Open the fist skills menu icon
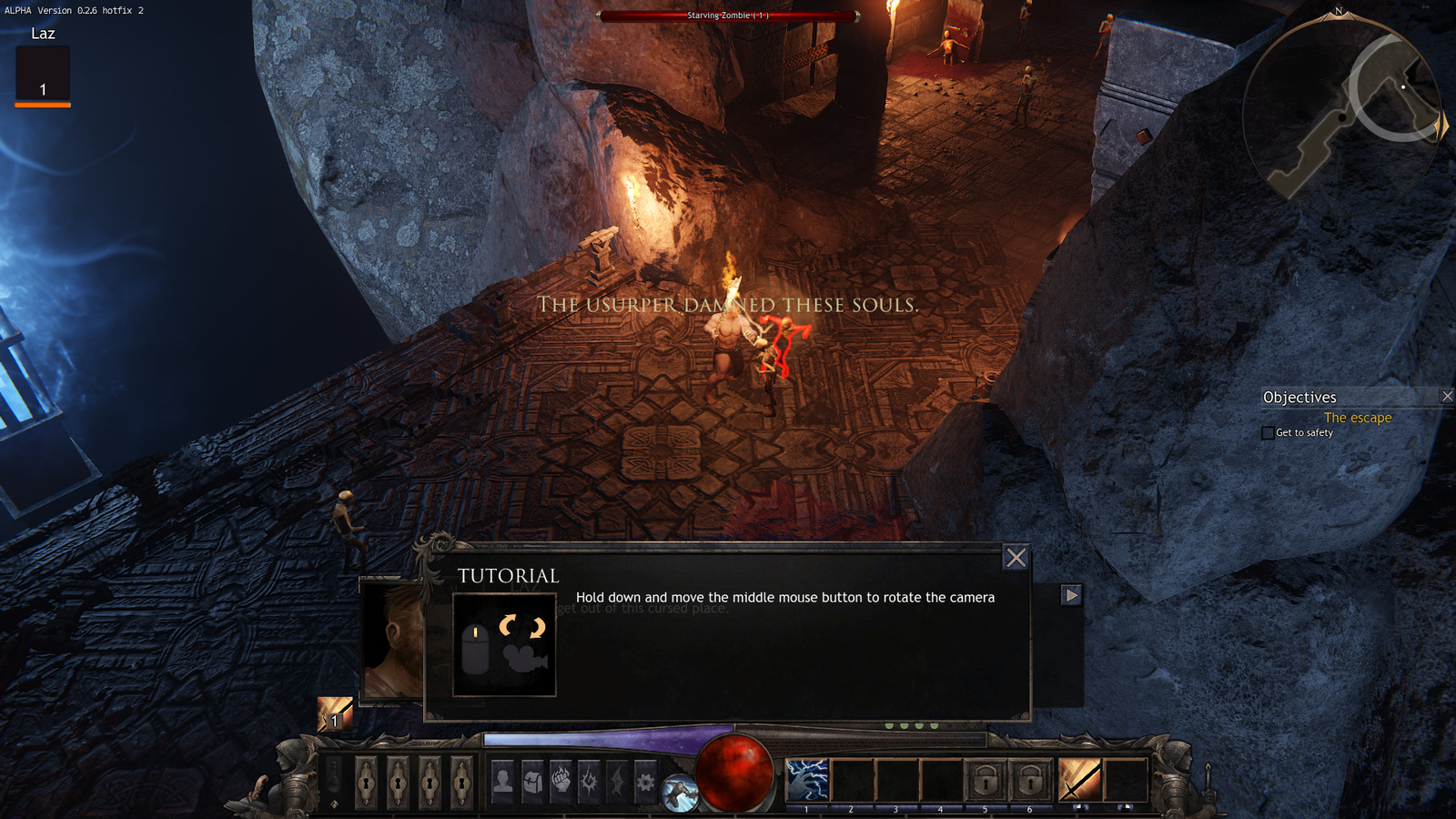Viewport: 1456px width, 819px height. [561, 781]
